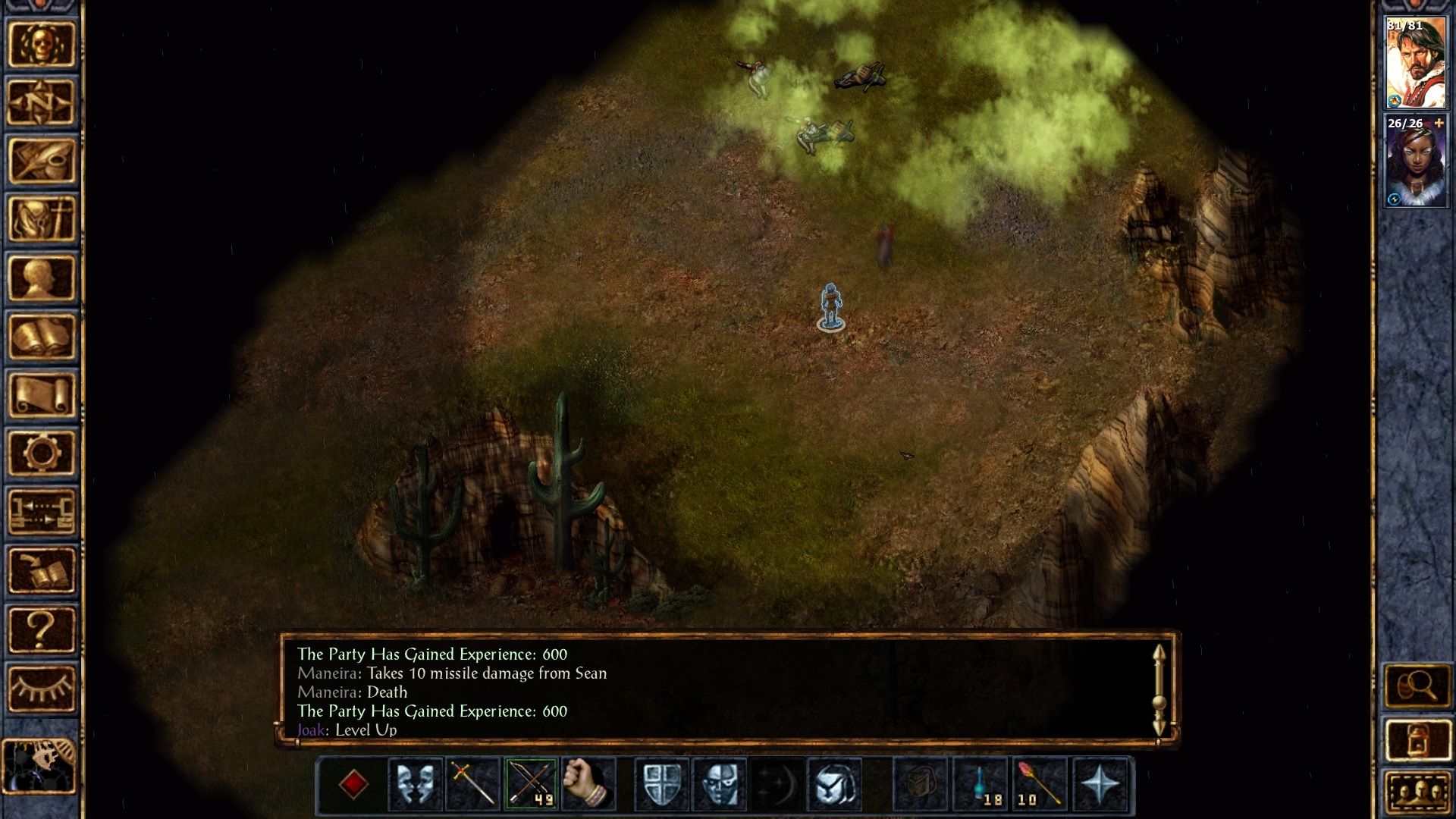Image resolution: width=1456 pixels, height=819 pixels.
Task: Click the magnifying glass button
Action: click(1416, 686)
